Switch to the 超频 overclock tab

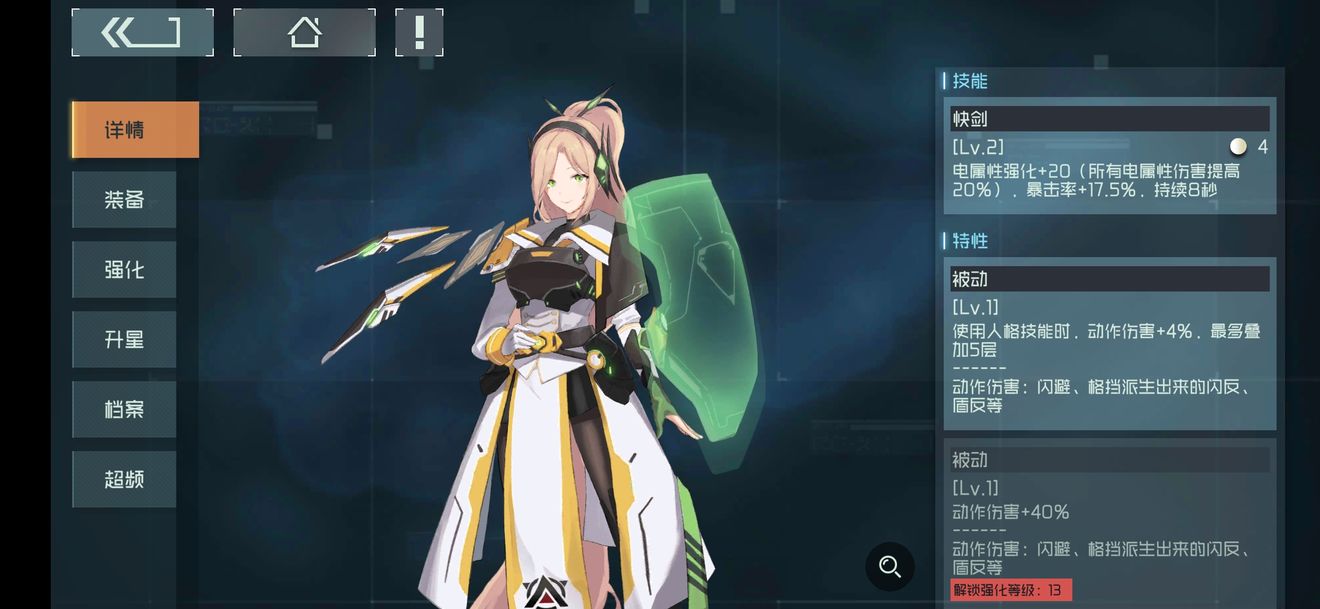[x=124, y=480]
